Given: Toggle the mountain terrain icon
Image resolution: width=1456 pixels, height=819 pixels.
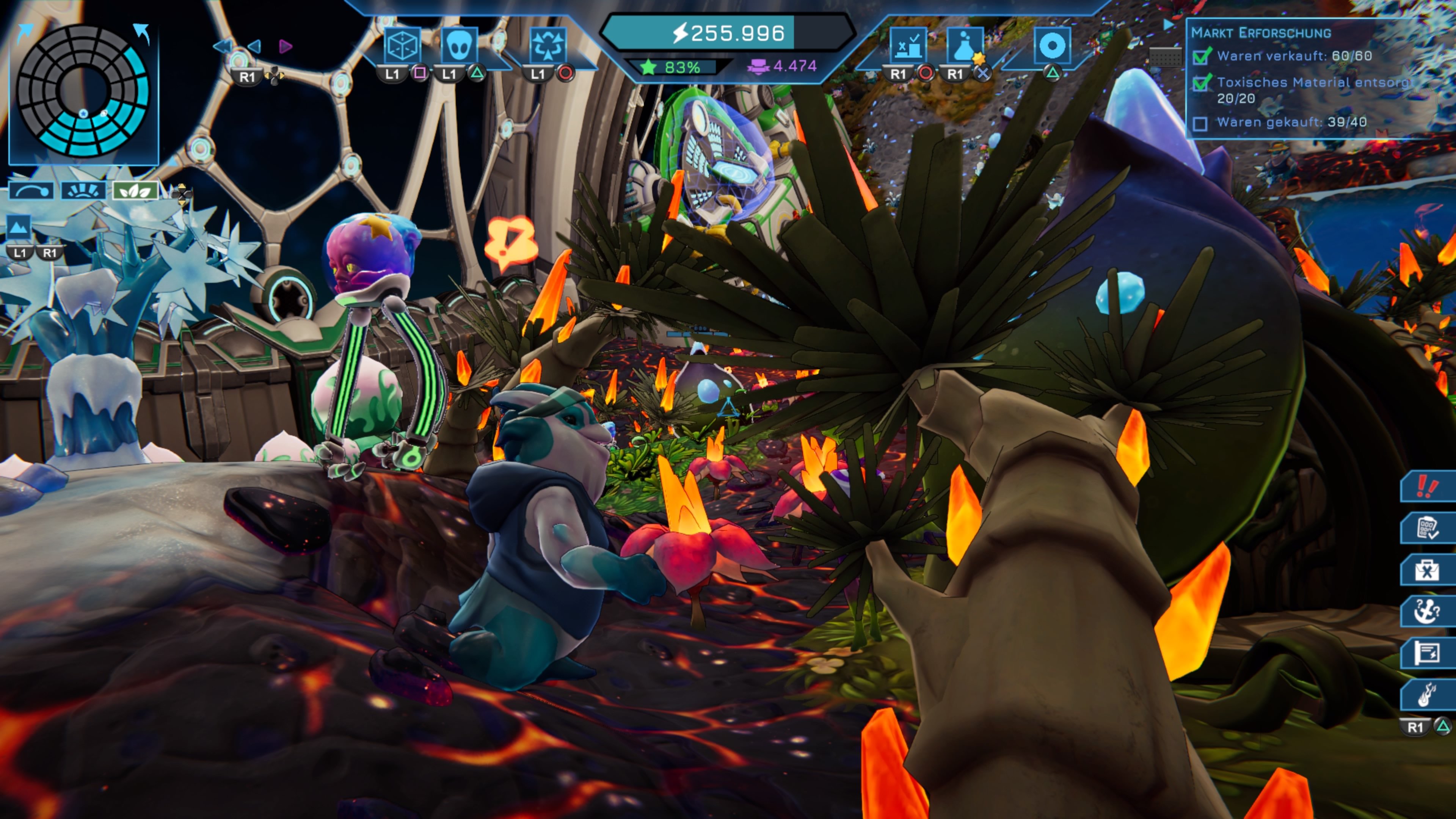Looking at the screenshot, I should point(18,227).
